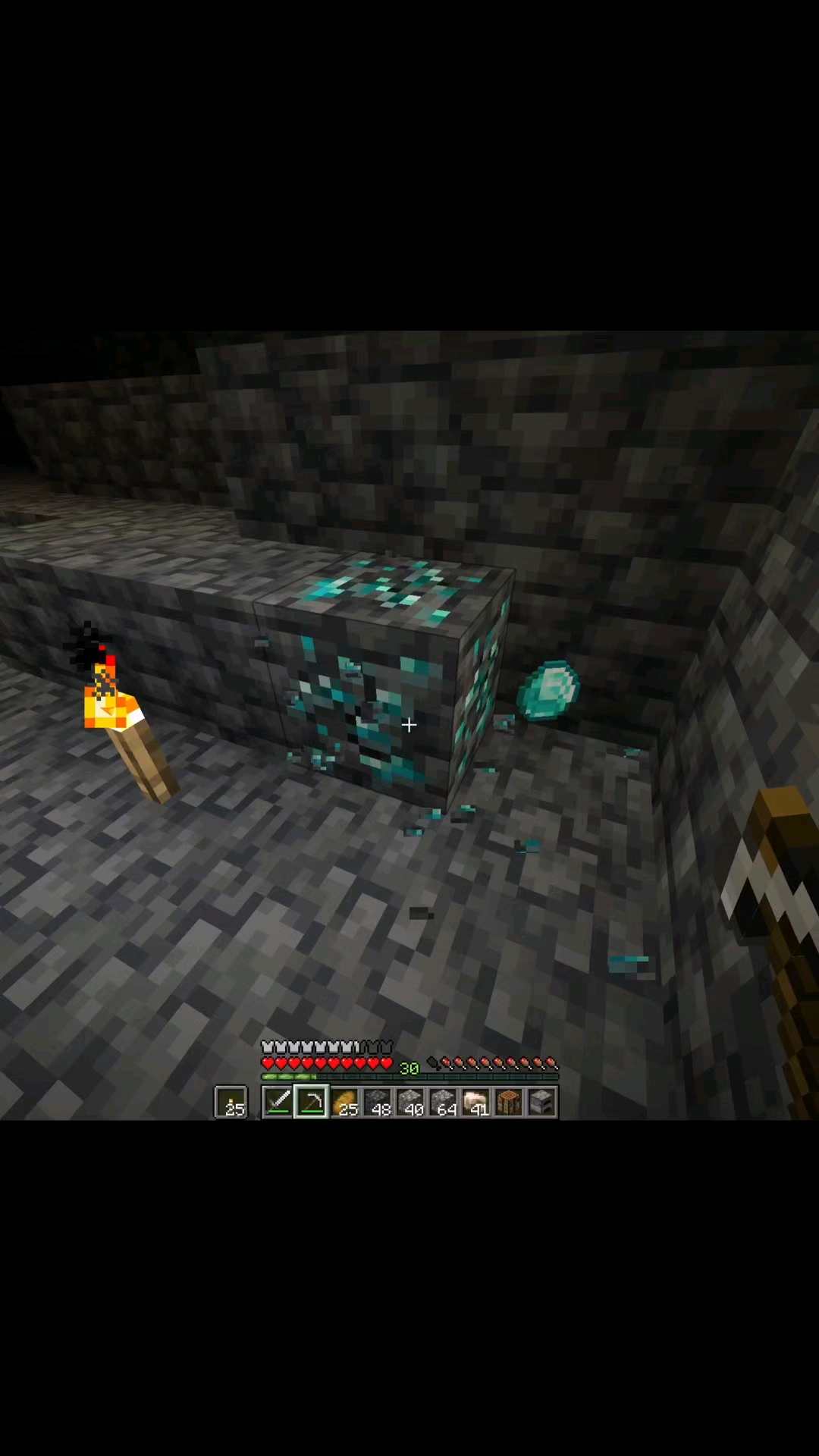Select the sword hotbar slot
The image size is (819, 1456).
tap(278, 1102)
